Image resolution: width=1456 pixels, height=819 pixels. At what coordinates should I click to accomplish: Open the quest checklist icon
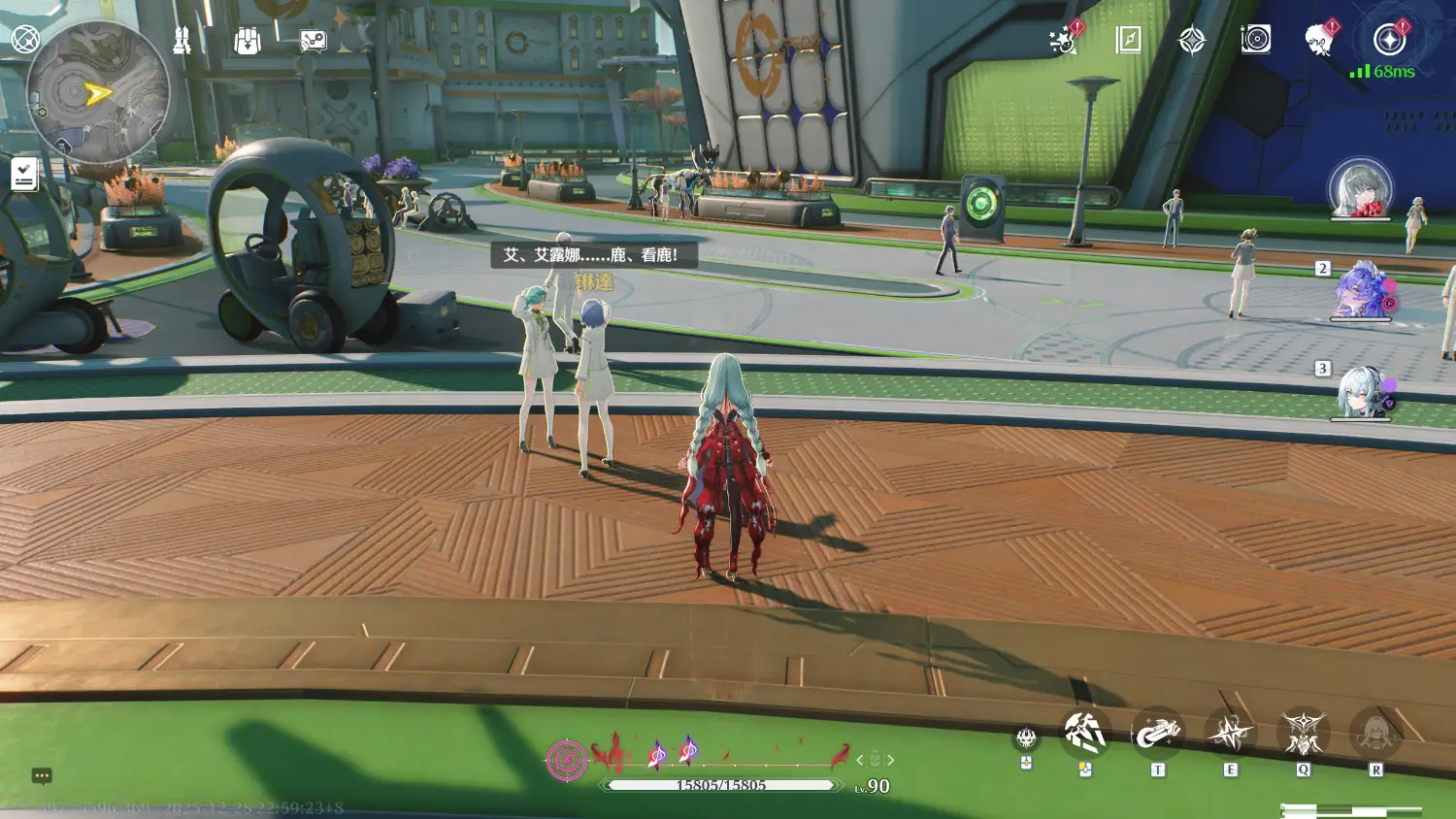24,175
